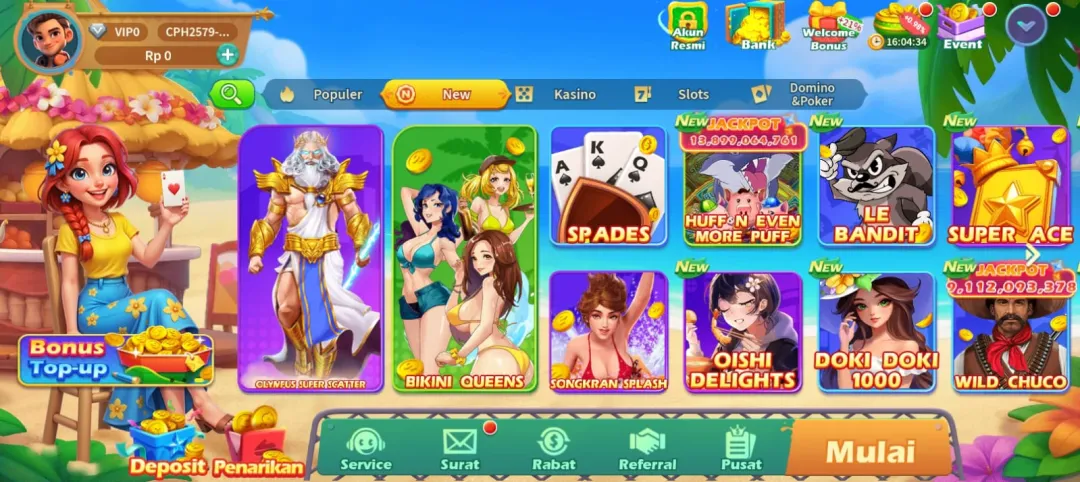
Task: Choose the Le Bandit game tile
Action: [876, 186]
